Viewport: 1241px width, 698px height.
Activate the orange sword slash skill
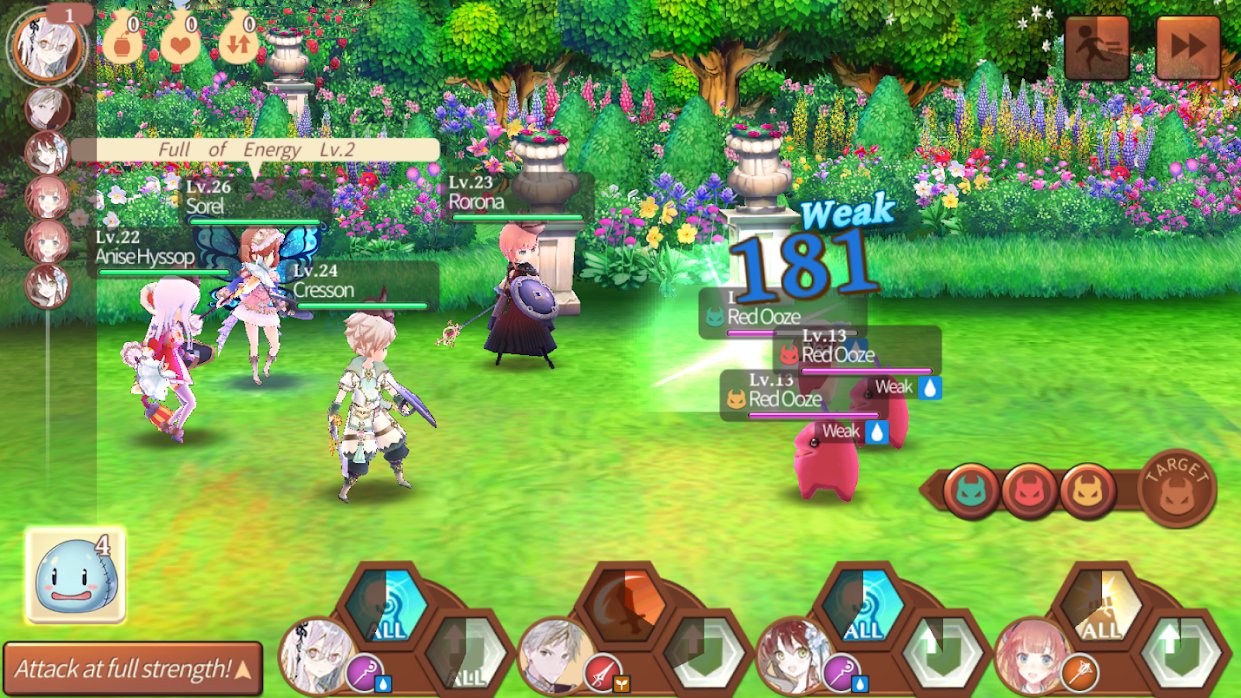(x=621, y=602)
